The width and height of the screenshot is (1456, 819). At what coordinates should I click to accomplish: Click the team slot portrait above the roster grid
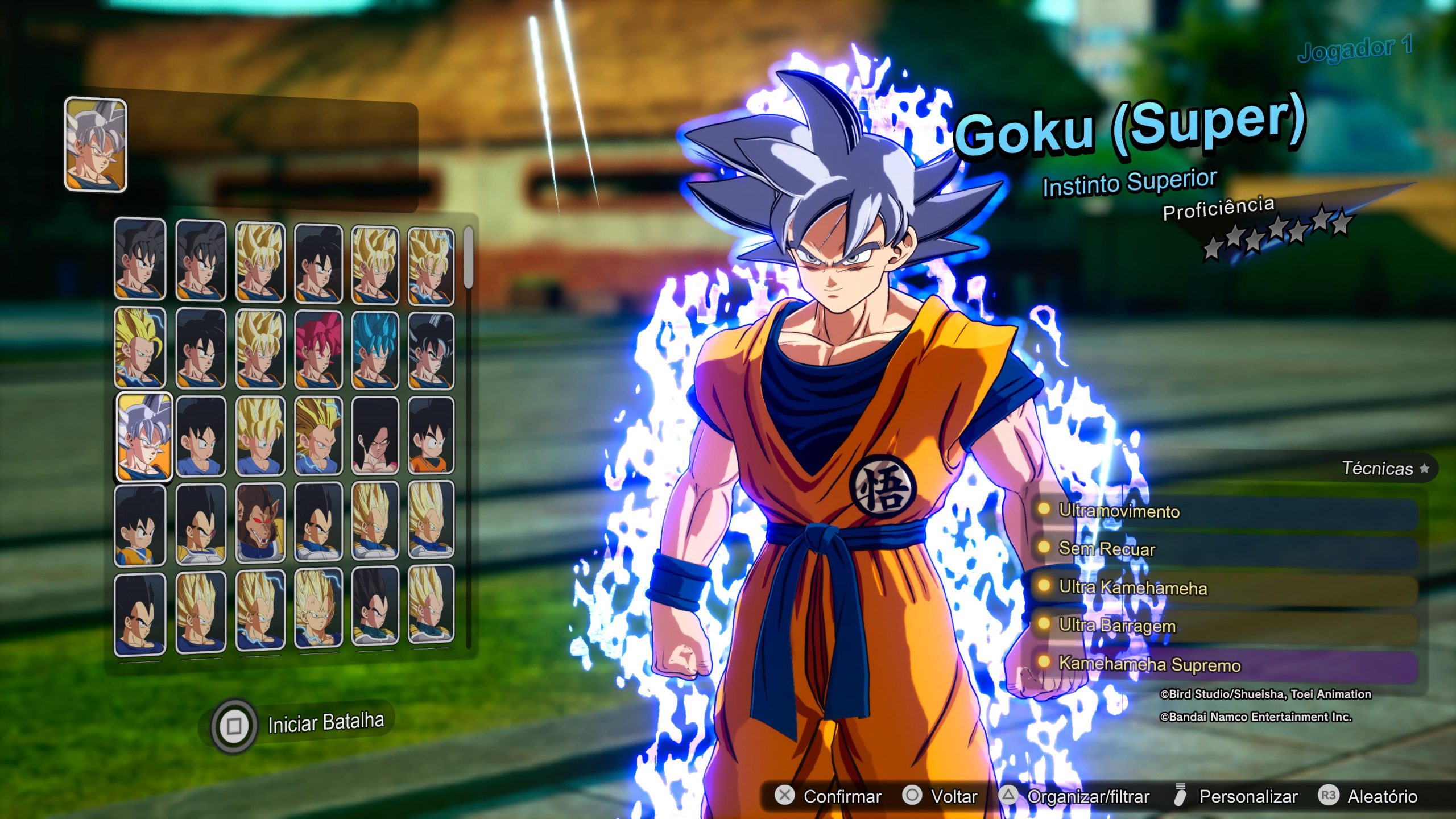96,144
